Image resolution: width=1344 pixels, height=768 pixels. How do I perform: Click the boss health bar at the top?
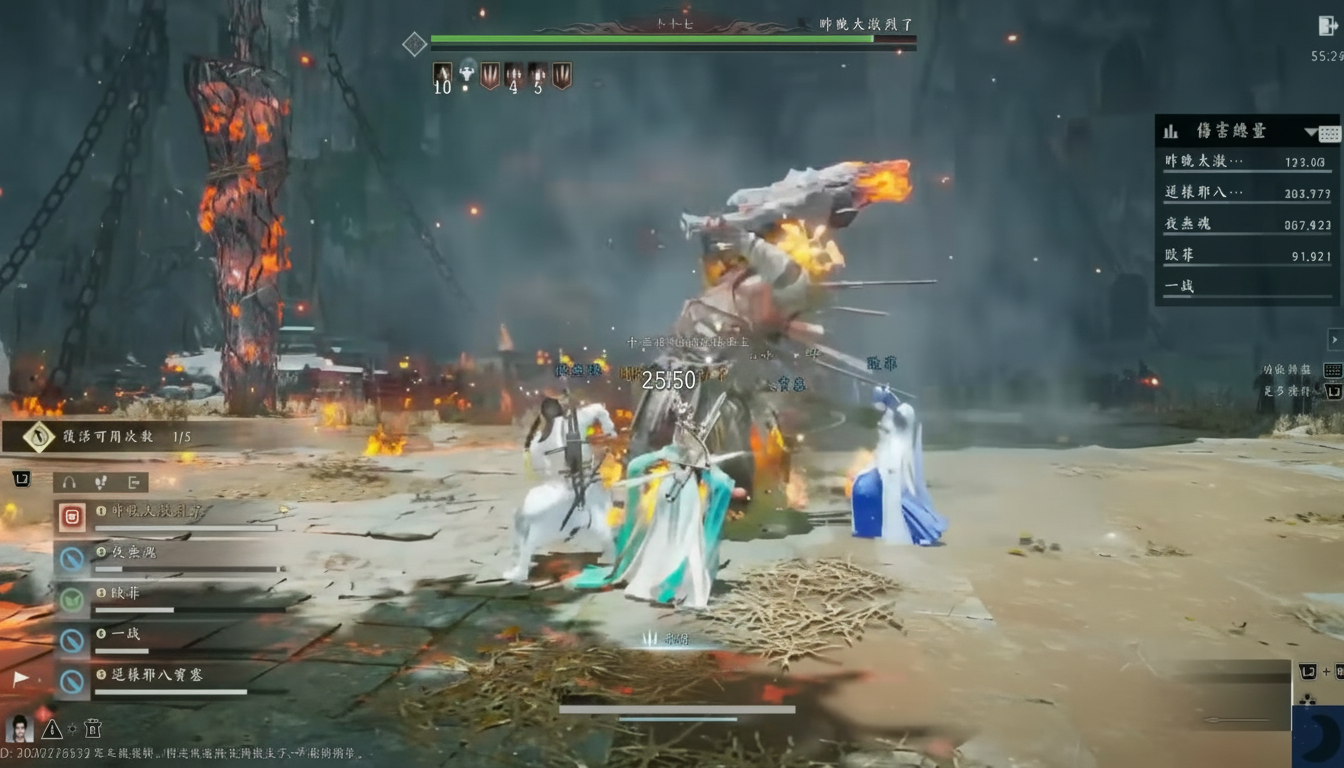pos(670,38)
